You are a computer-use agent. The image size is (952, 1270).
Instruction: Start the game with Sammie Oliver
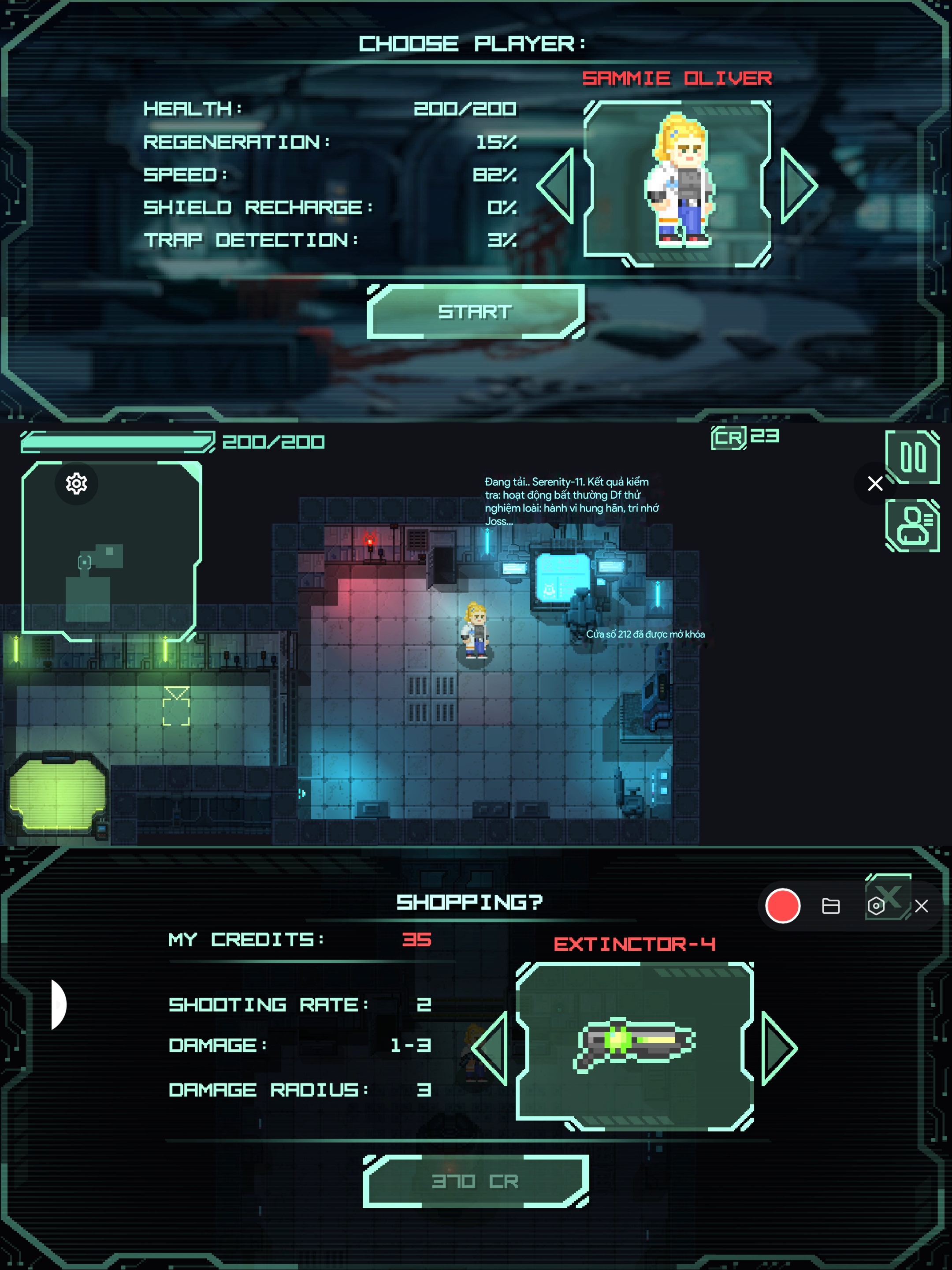click(x=475, y=312)
